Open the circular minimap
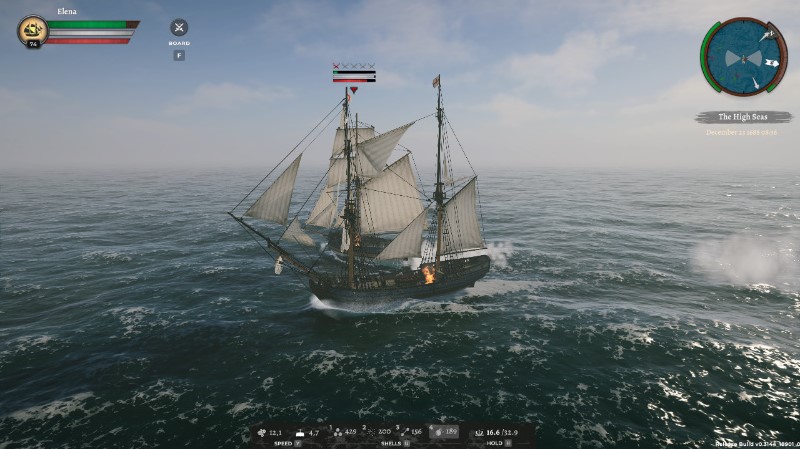The height and width of the screenshot is (449, 800). point(745,55)
